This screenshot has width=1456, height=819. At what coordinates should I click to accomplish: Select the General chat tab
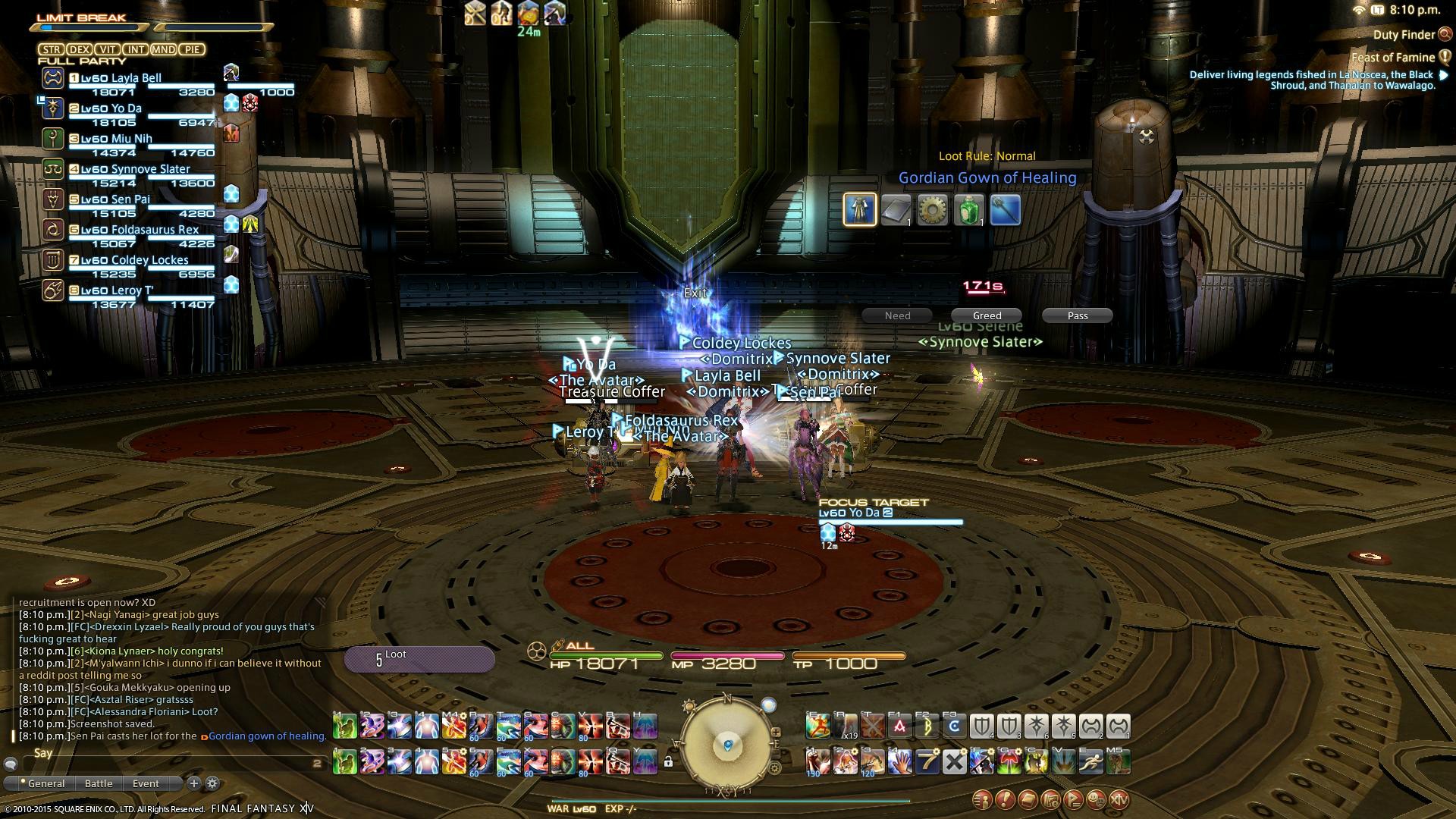coord(45,783)
